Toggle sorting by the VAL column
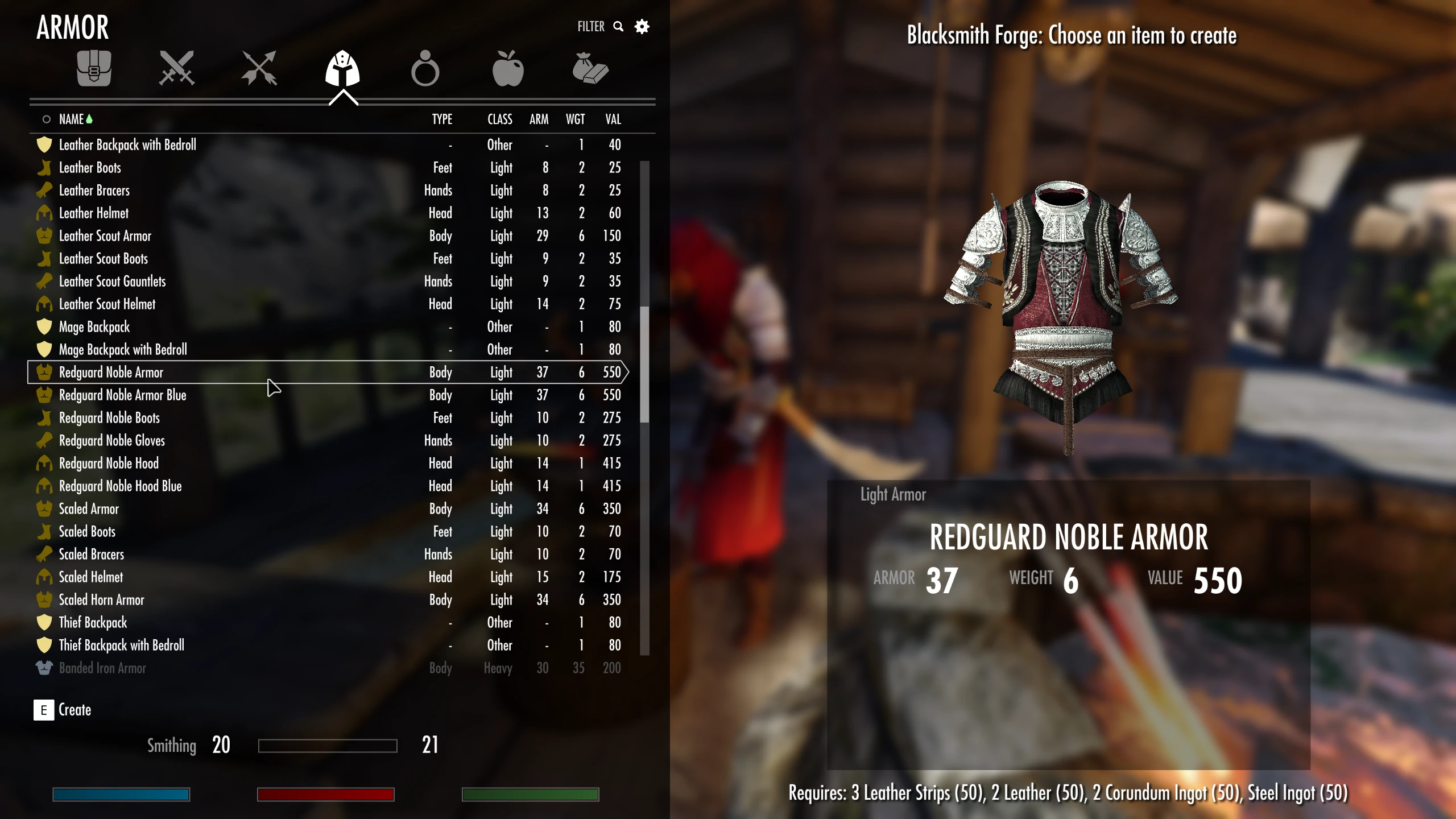 [x=613, y=119]
